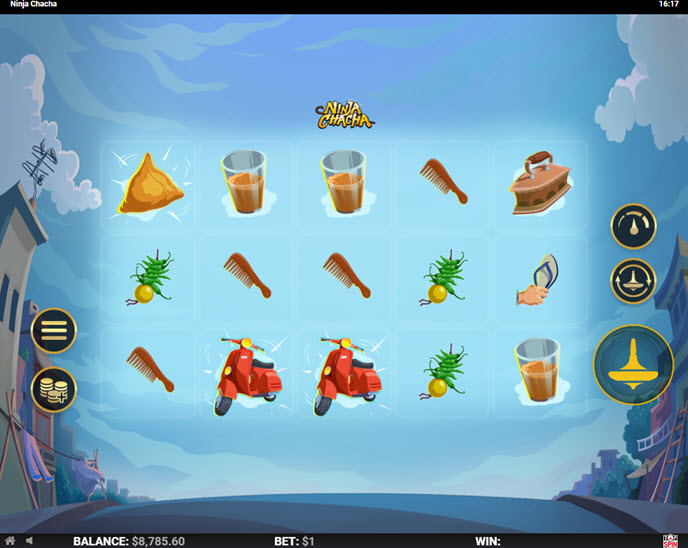This screenshot has width=688, height=548.
Task: Click the home icon in the bottom bar
Action: click(10, 541)
